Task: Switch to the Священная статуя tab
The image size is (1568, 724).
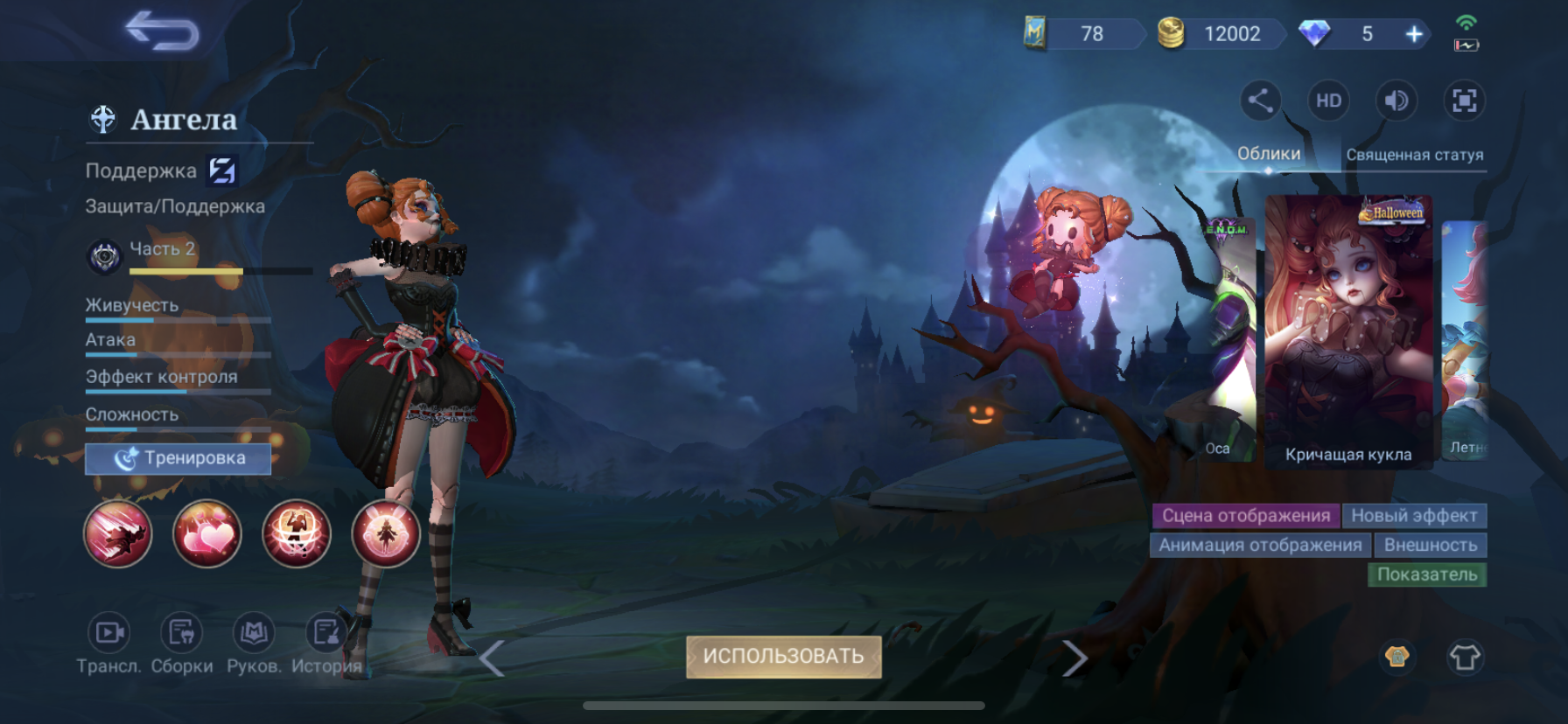Action: tap(1414, 155)
